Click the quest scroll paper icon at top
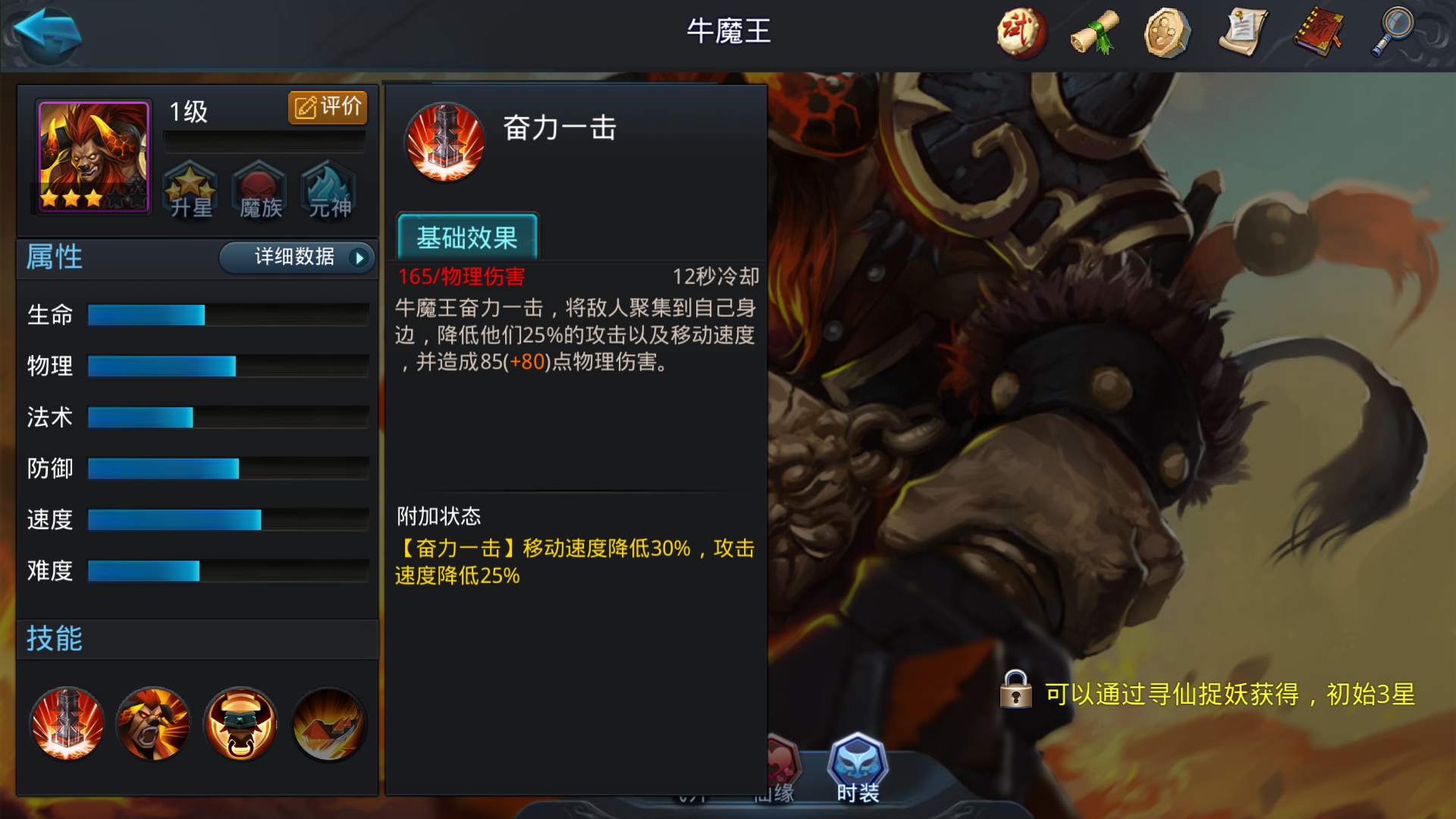The height and width of the screenshot is (819, 1456). pos(1243,34)
